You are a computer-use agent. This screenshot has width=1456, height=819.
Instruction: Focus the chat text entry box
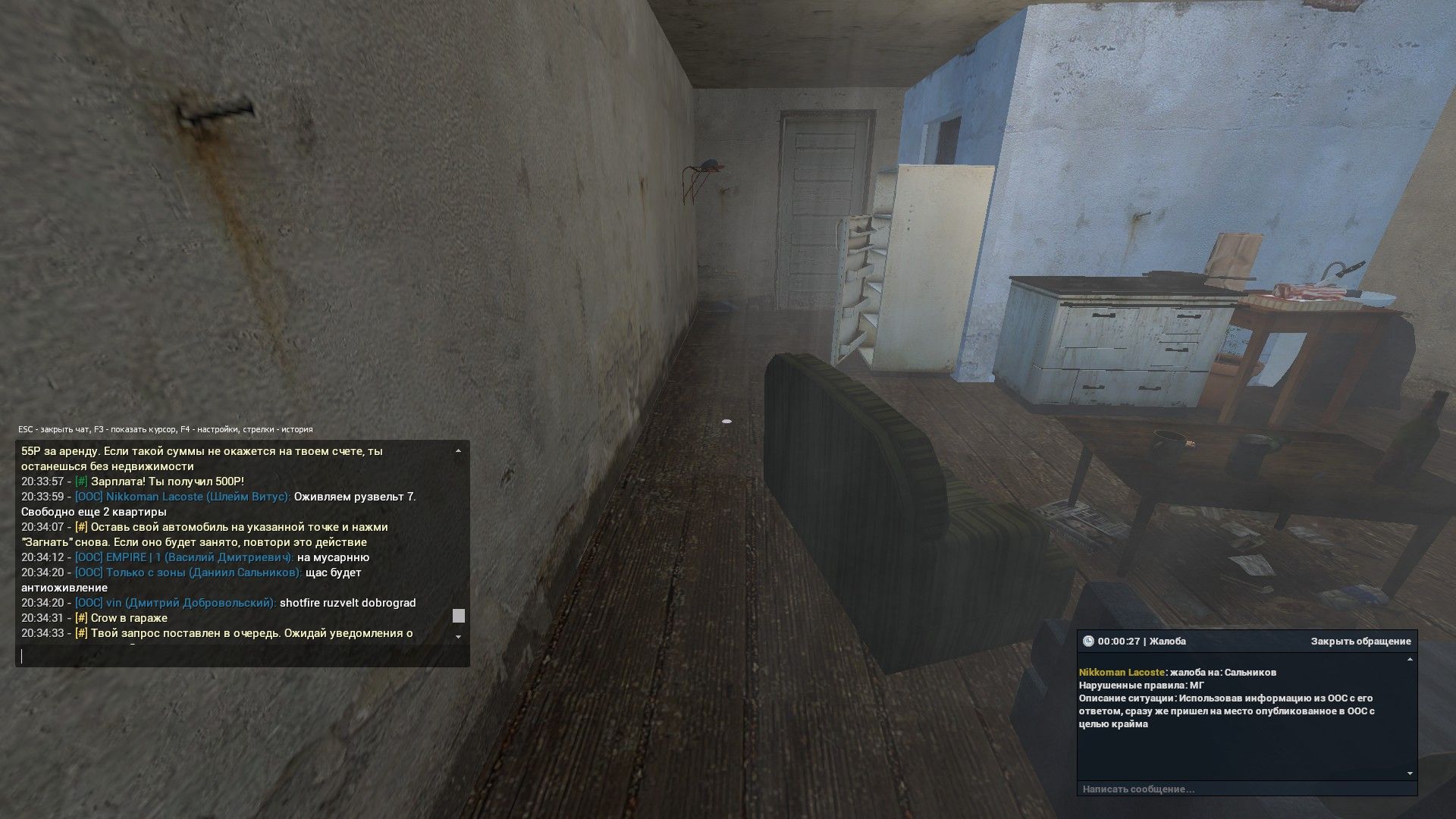click(x=243, y=657)
